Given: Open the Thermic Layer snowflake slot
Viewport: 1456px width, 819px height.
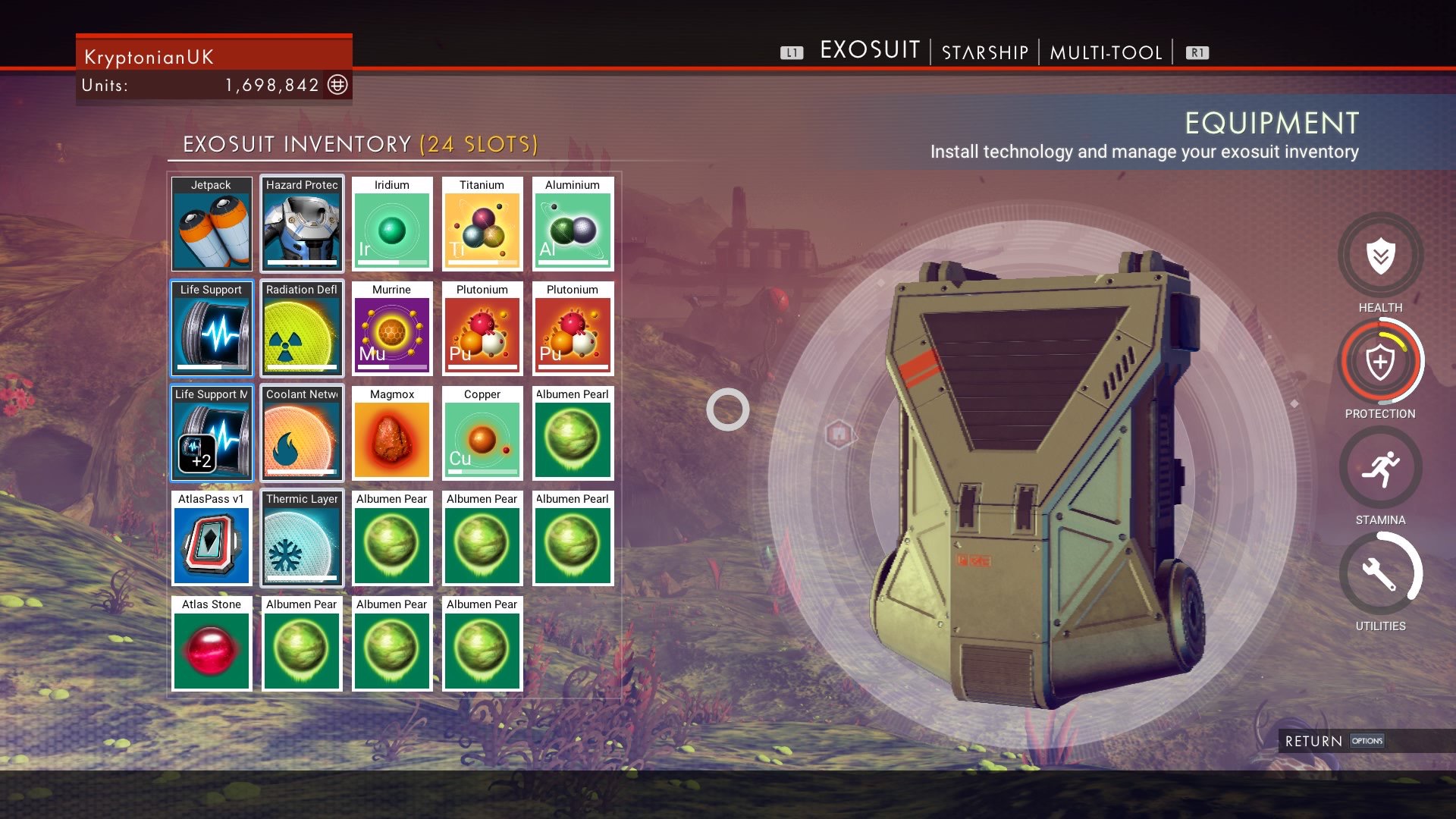Looking at the screenshot, I should pyautogui.click(x=302, y=538).
